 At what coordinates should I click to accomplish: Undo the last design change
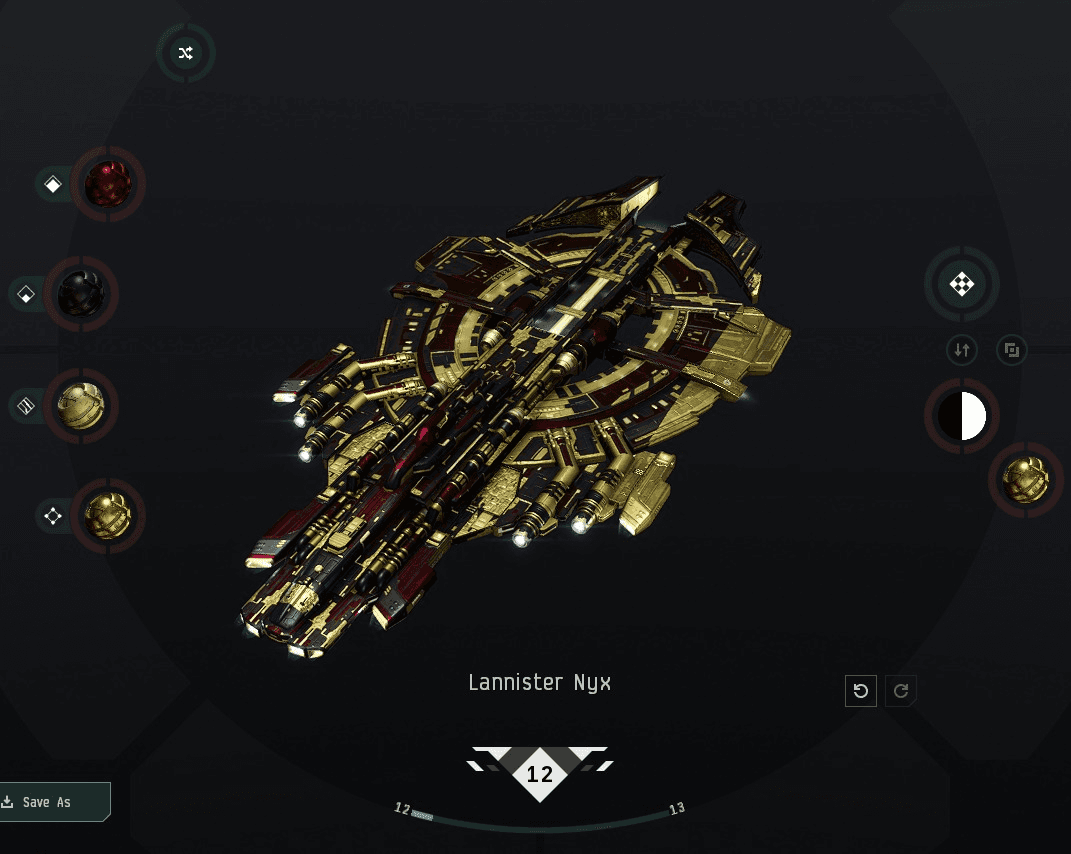pos(861,691)
